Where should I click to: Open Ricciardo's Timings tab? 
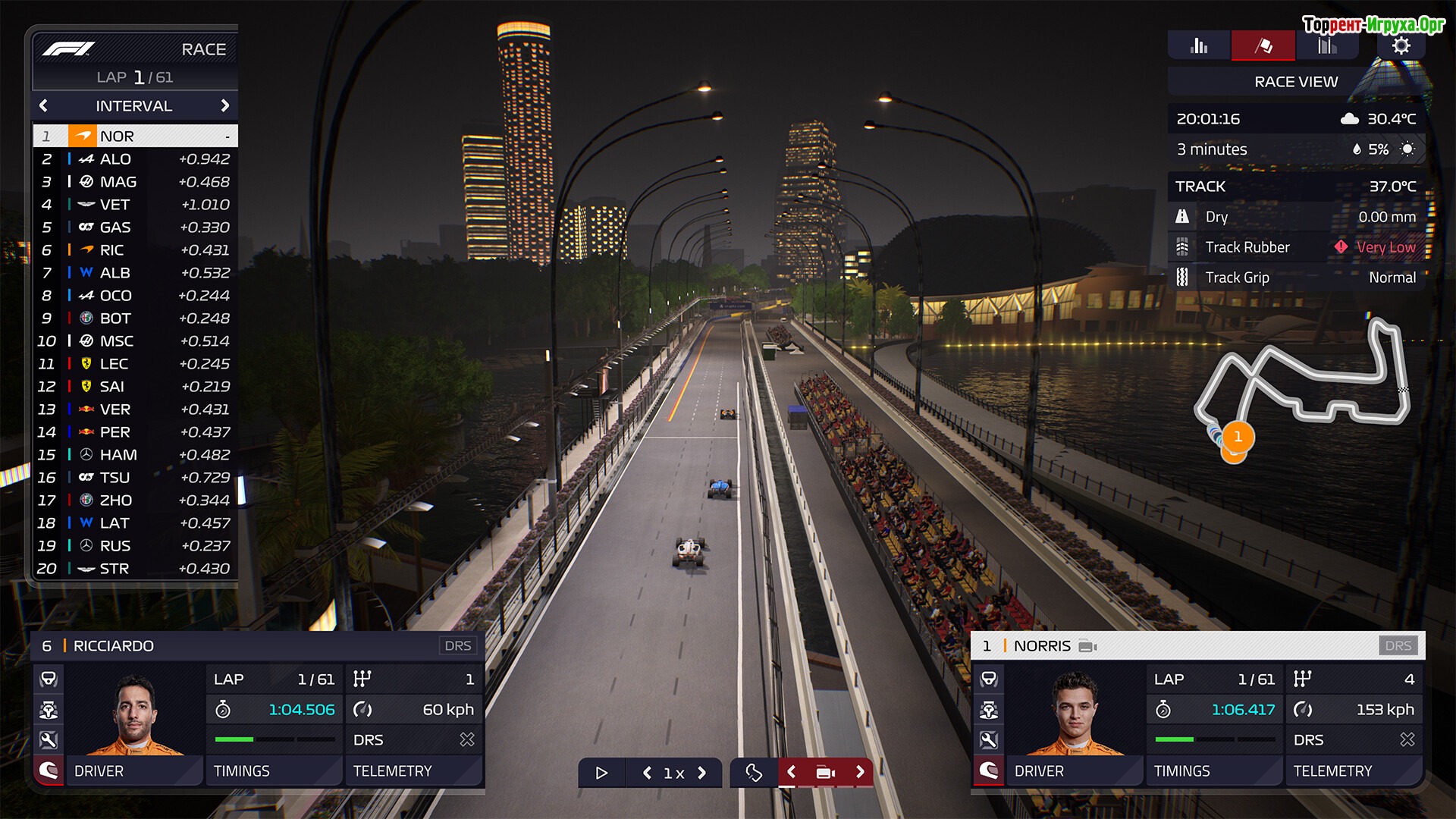pyautogui.click(x=273, y=771)
